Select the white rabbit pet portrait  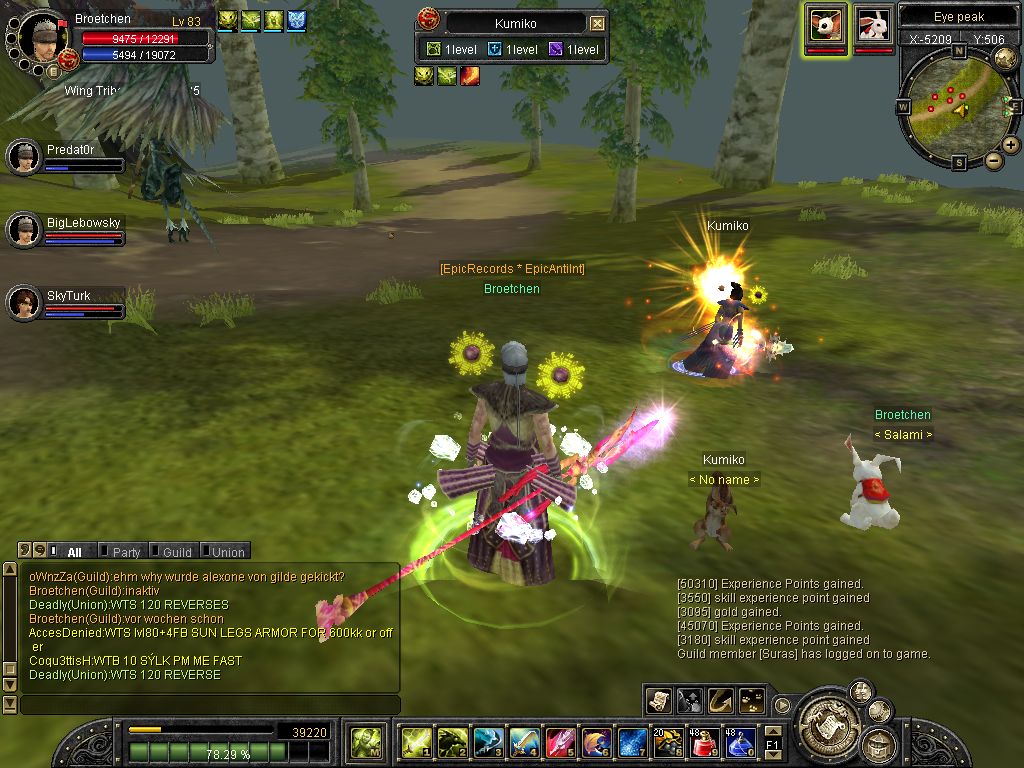[873, 23]
